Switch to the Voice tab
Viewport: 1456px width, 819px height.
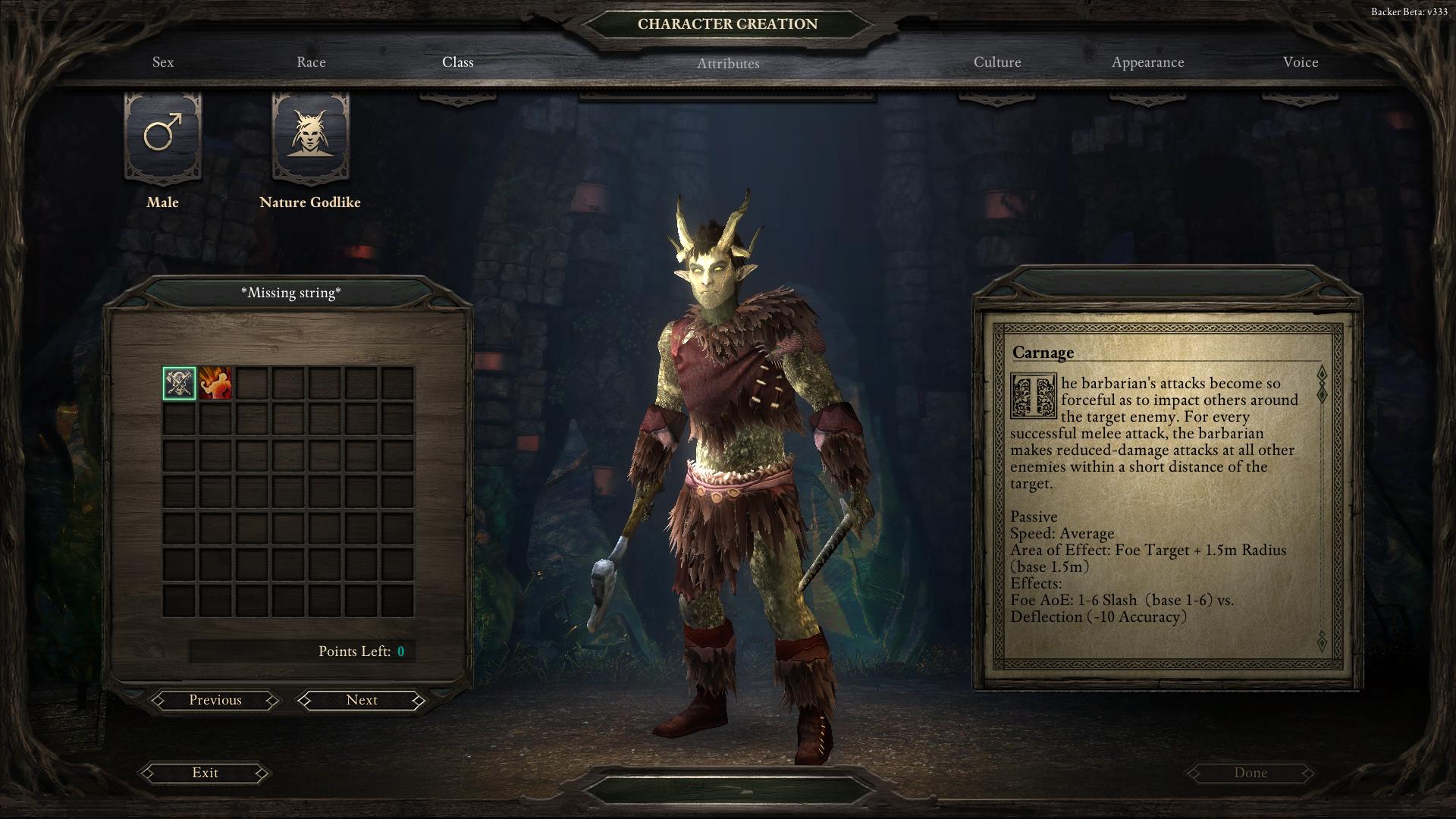coord(1301,62)
